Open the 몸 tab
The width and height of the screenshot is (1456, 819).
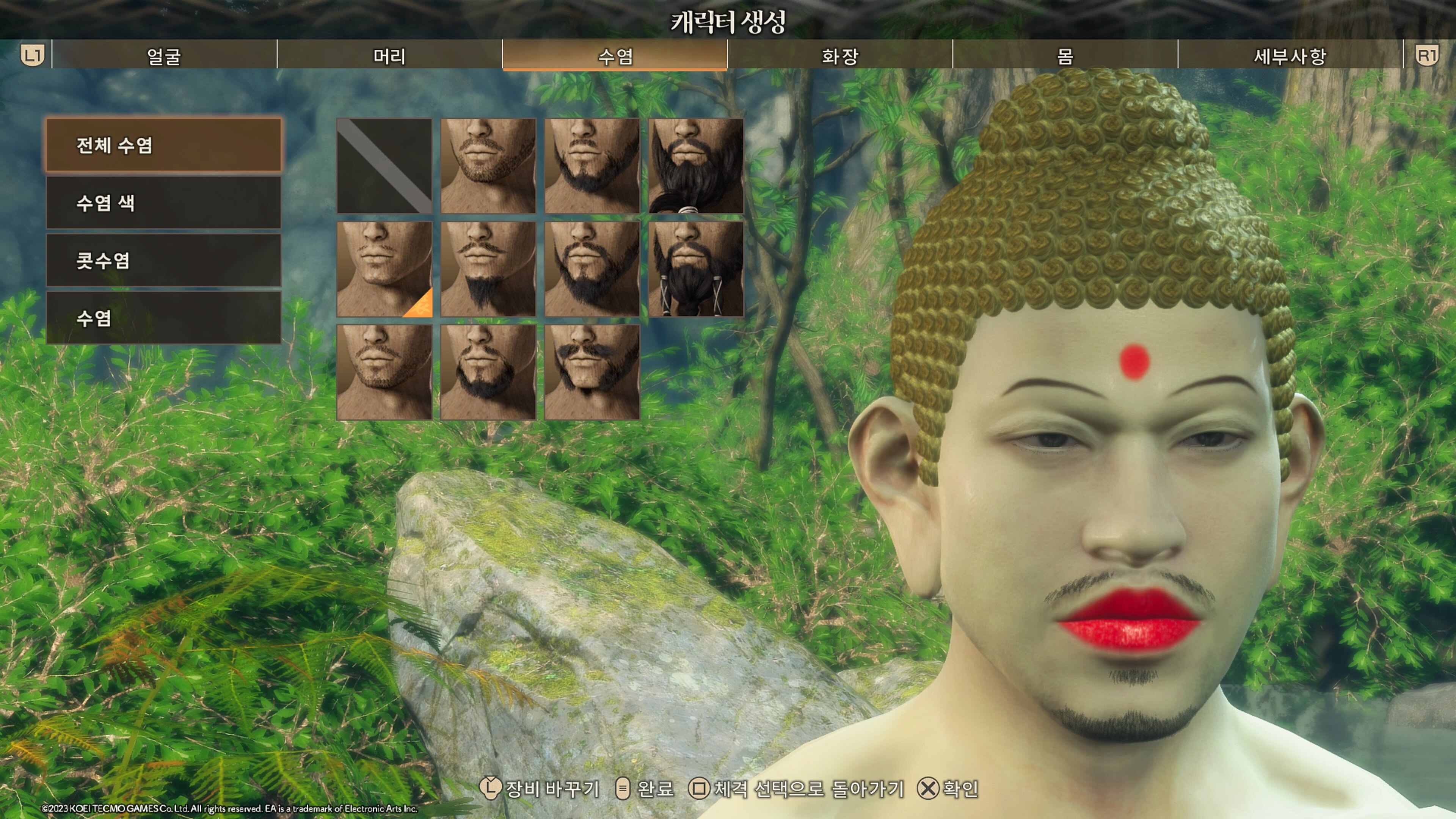[1065, 55]
